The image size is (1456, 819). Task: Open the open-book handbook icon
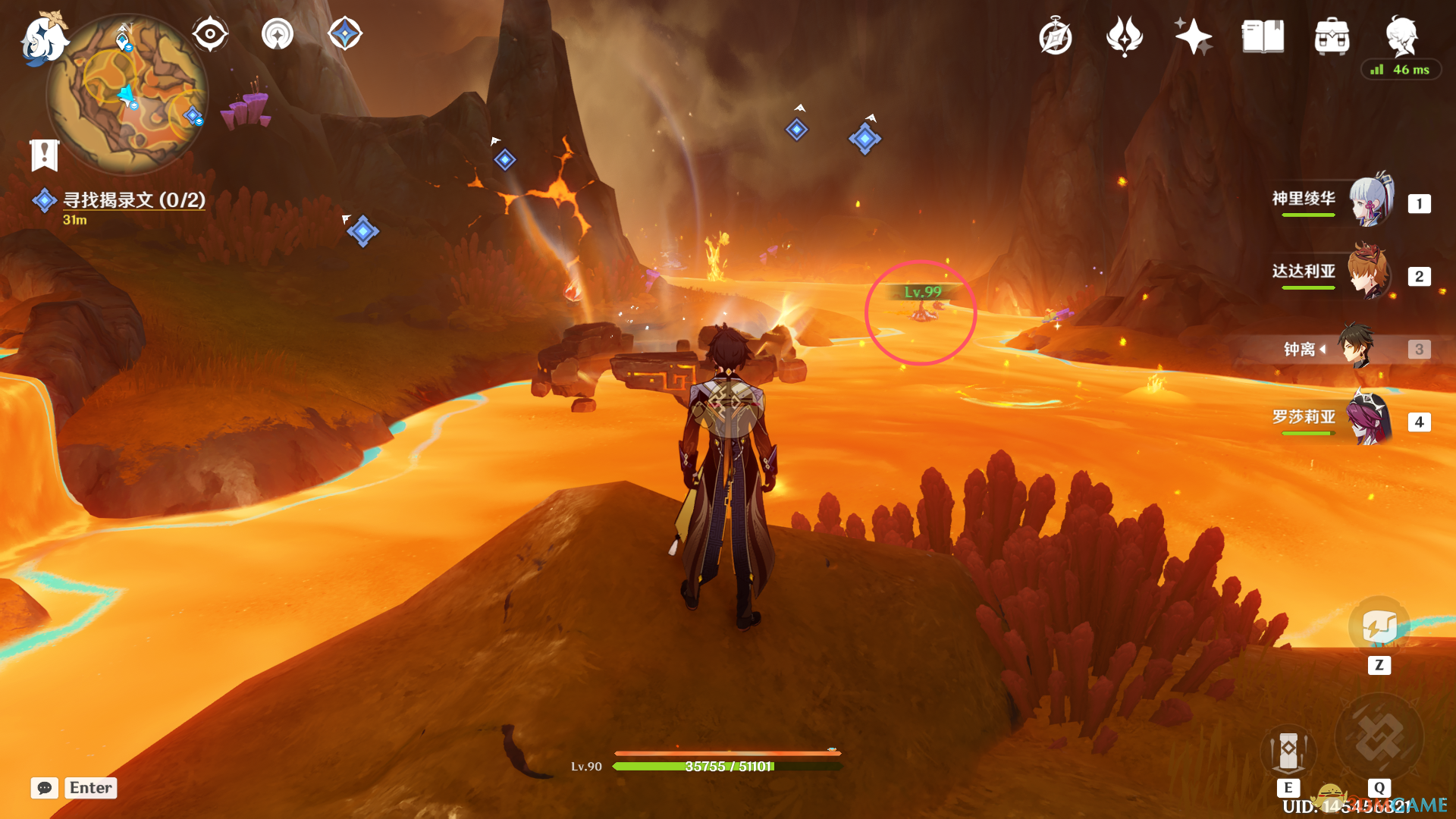[x=1263, y=36]
